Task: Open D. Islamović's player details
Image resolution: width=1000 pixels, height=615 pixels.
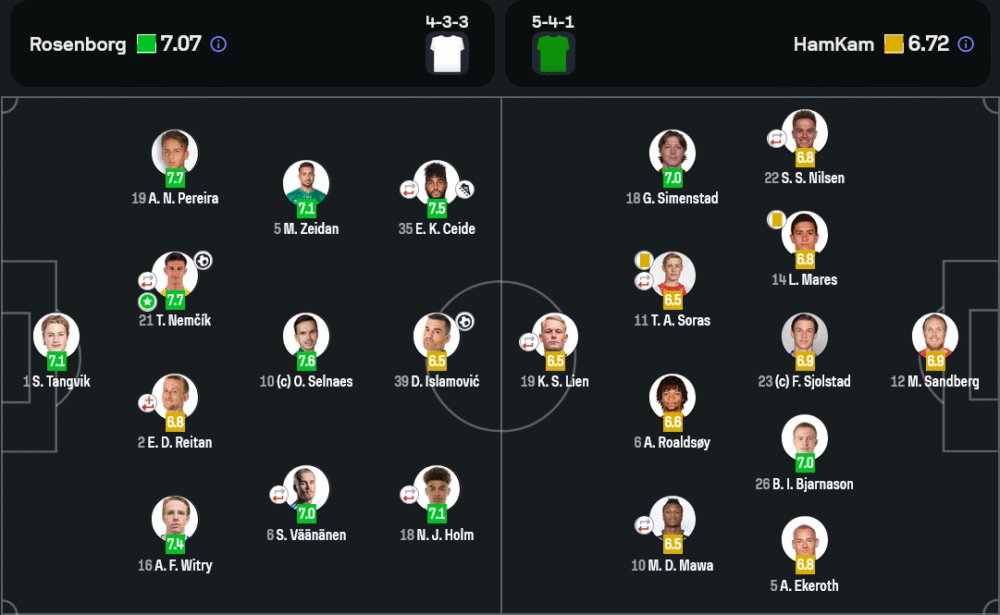Action: click(436, 337)
